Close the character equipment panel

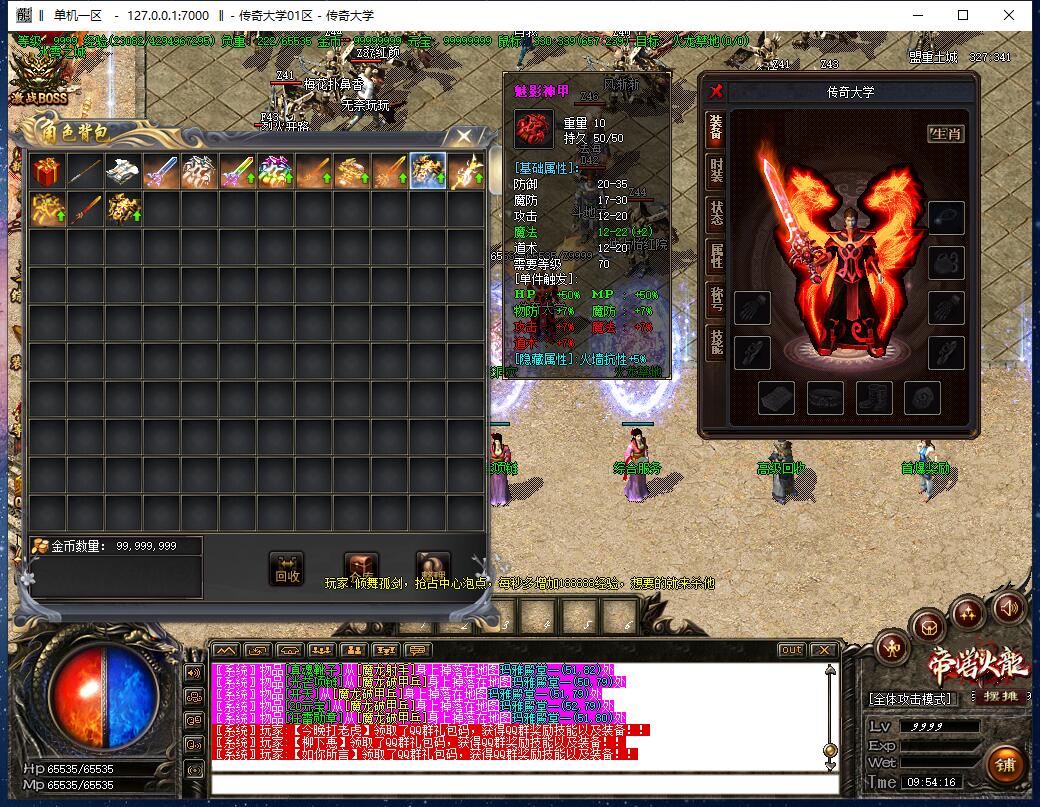[x=716, y=91]
